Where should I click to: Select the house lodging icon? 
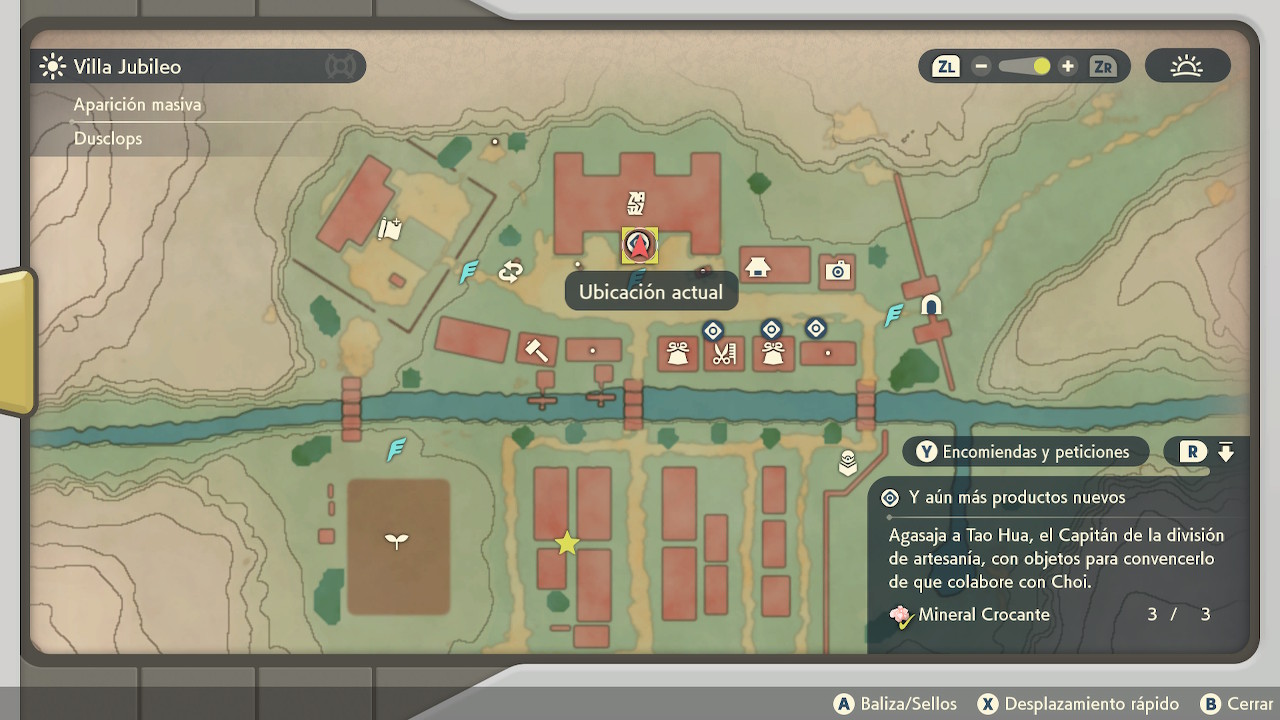[x=758, y=267]
